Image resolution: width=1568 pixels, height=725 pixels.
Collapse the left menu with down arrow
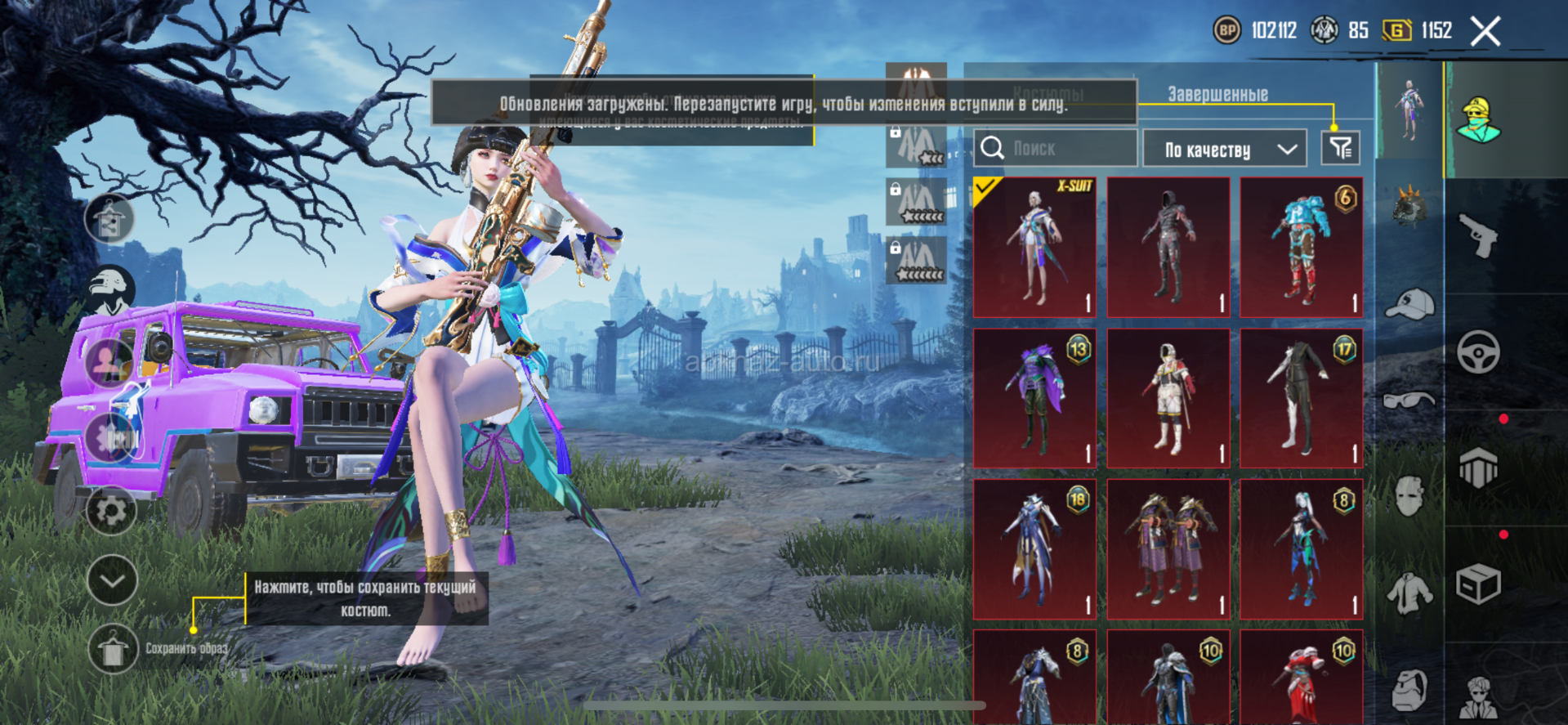[112, 580]
